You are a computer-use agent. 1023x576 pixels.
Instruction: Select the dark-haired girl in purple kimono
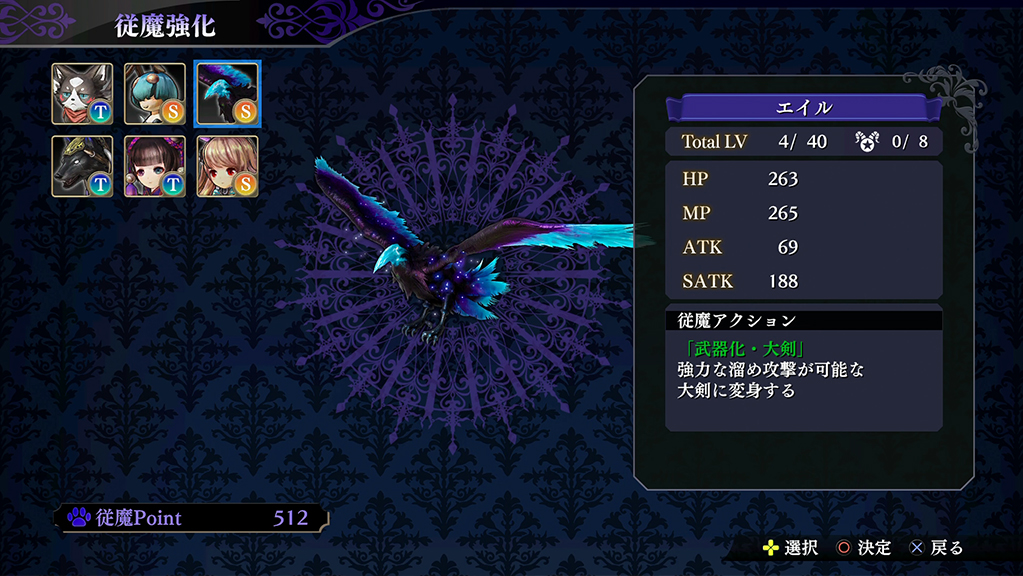(x=155, y=166)
